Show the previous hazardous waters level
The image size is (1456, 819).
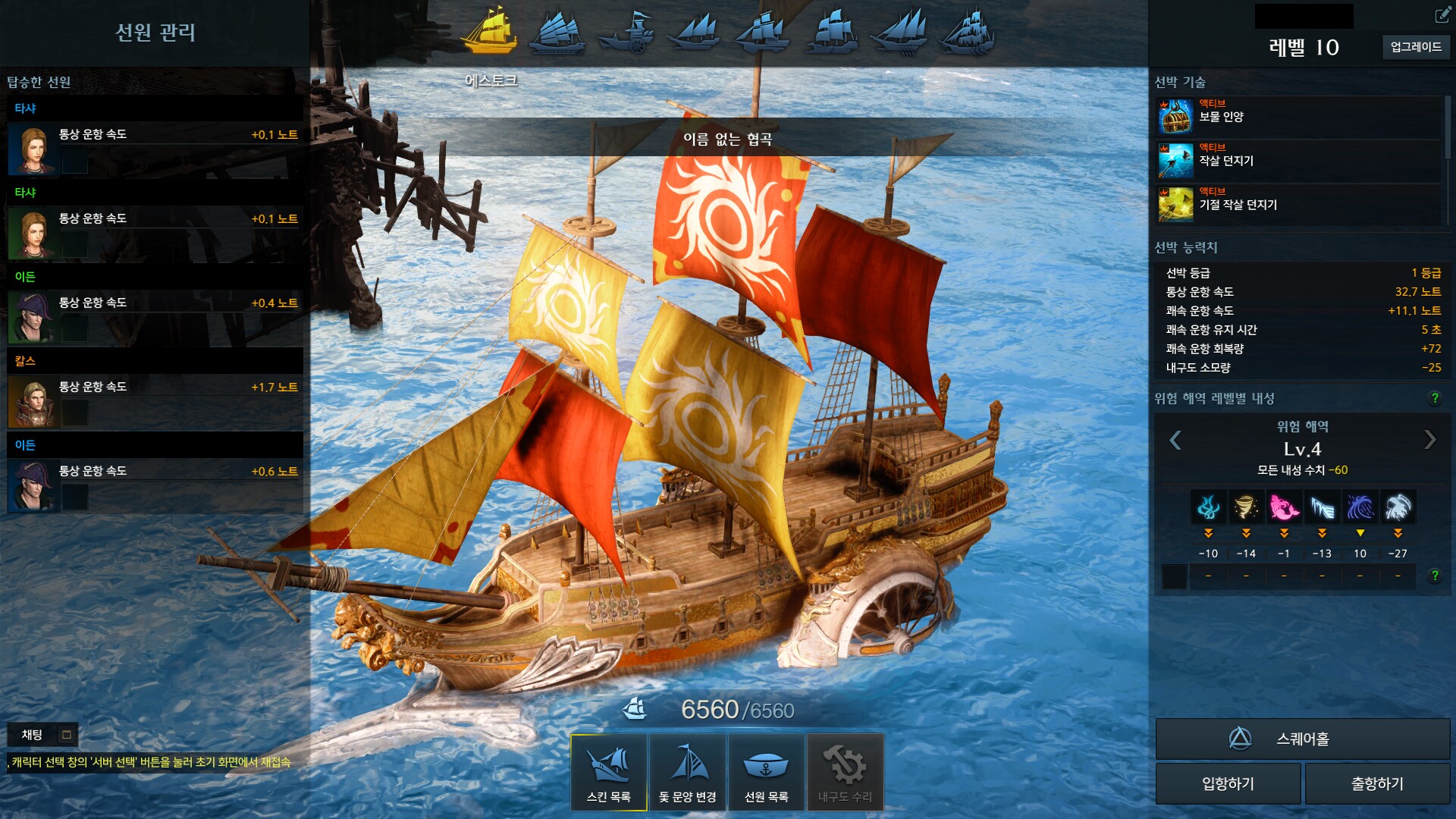pyautogui.click(x=1175, y=440)
